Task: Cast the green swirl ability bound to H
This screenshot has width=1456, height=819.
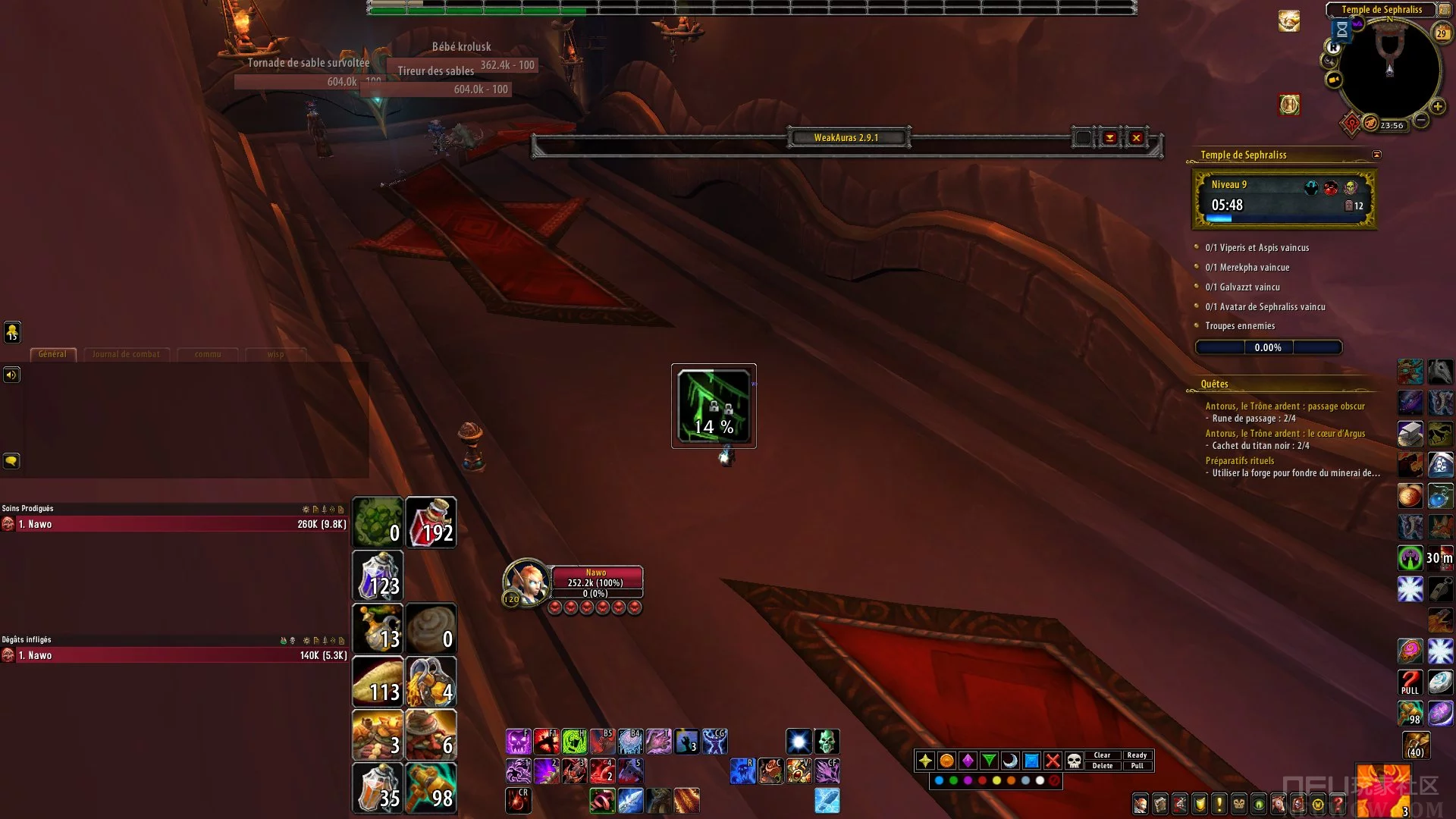Action: [x=574, y=742]
